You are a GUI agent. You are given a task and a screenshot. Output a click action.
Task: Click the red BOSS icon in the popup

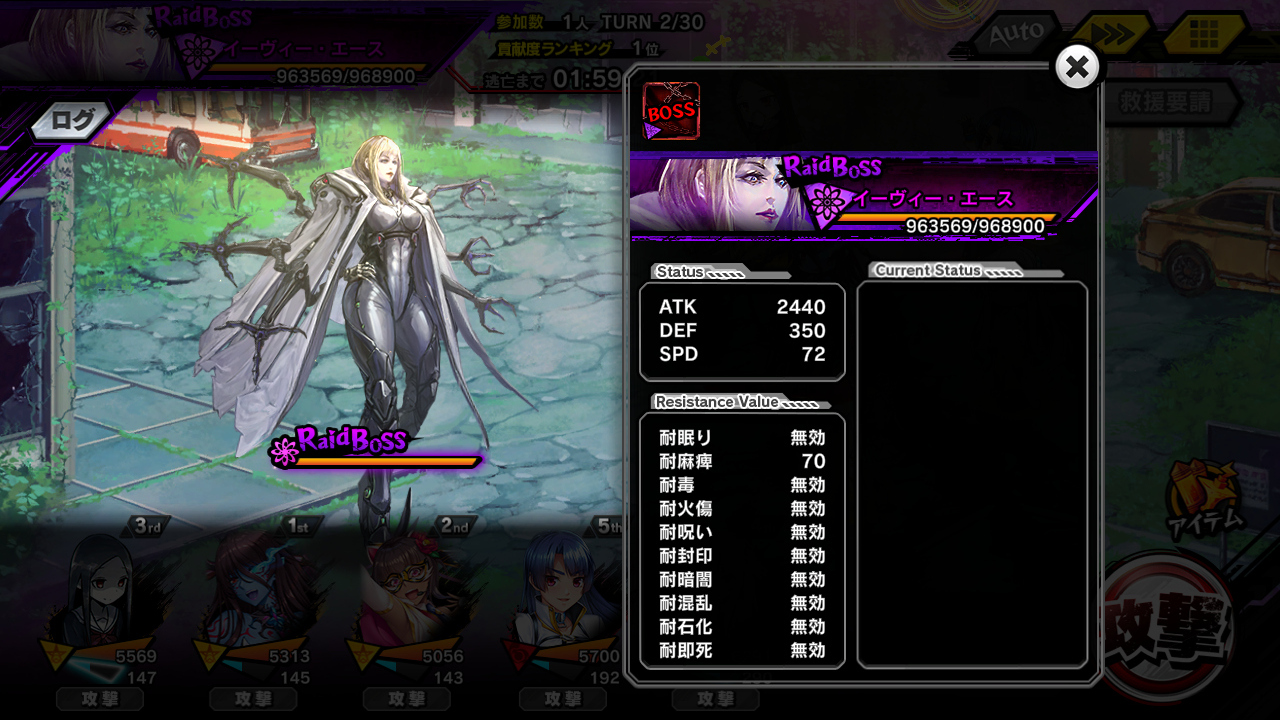click(x=671, y=111)
